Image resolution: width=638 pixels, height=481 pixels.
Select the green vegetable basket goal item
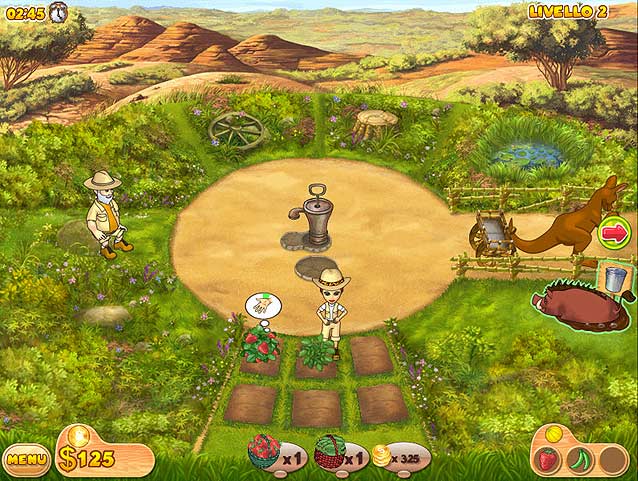(329, 453)
